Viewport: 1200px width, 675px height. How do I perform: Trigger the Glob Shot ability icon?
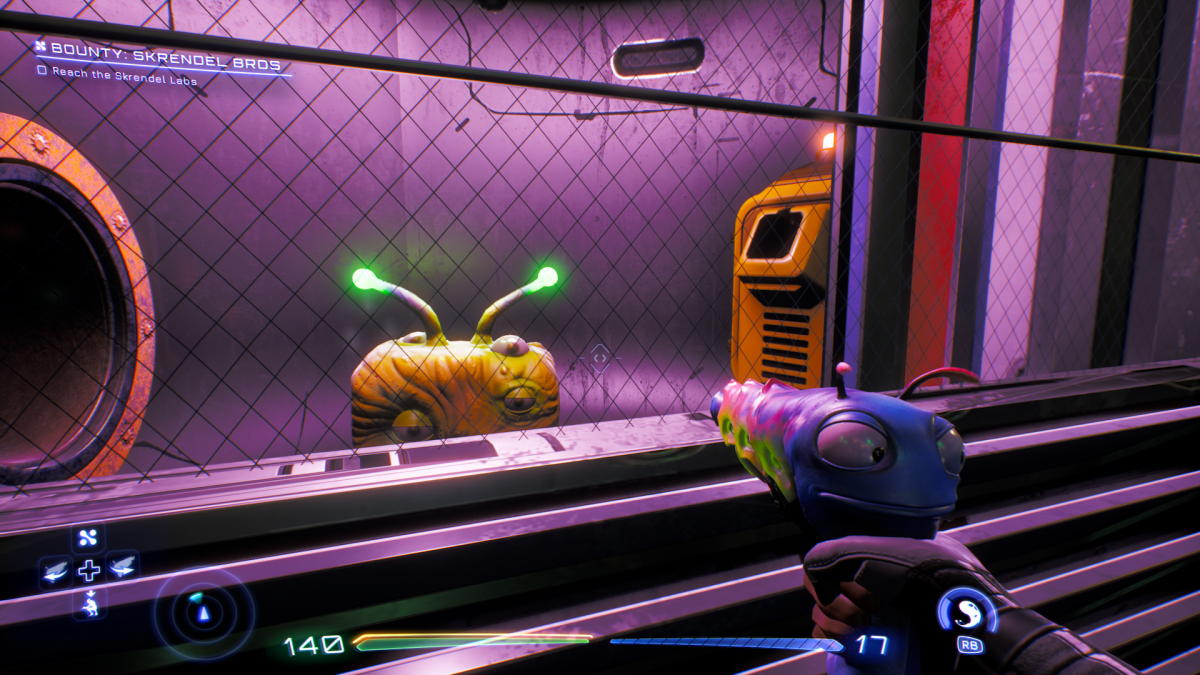coord(966,609)
